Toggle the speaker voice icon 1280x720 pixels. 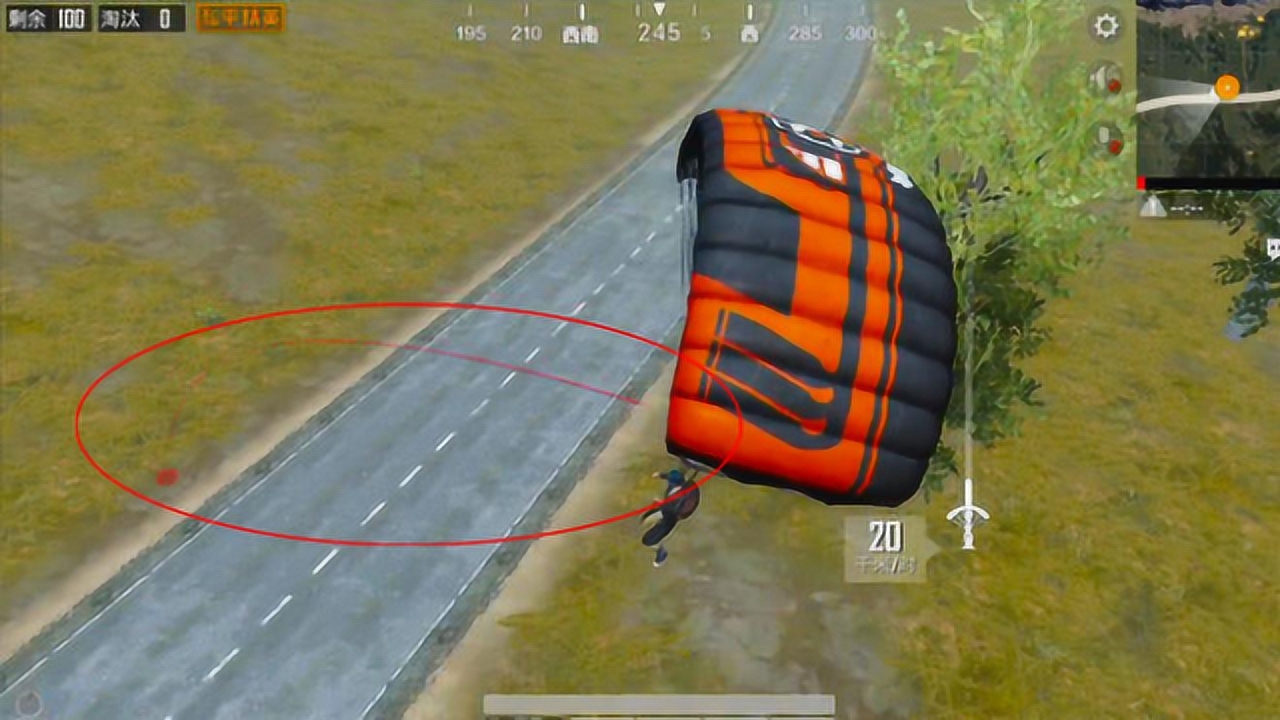click(1105, 79)
